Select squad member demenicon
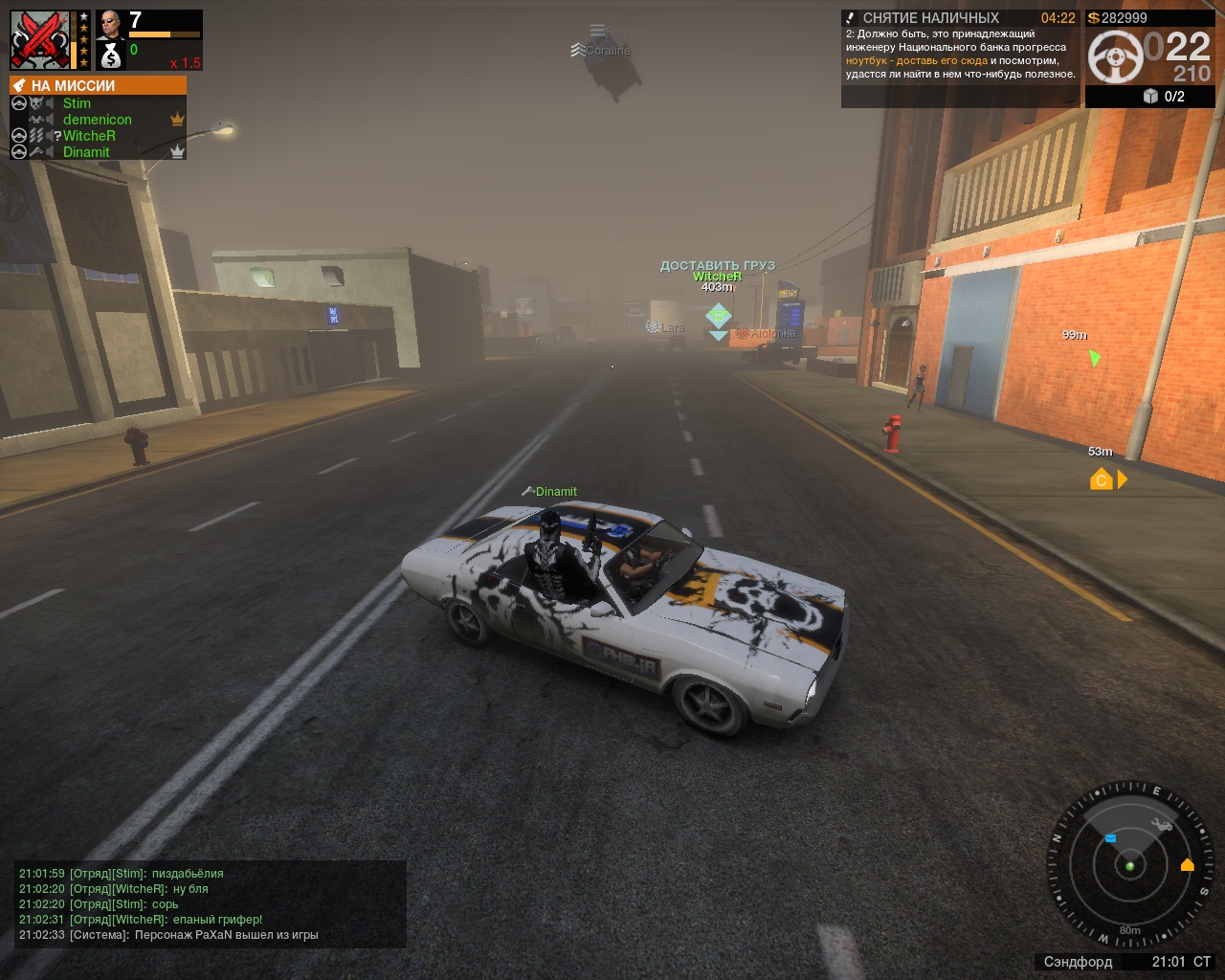Viewport: 1225px width, 980px height. click(97, 120)
